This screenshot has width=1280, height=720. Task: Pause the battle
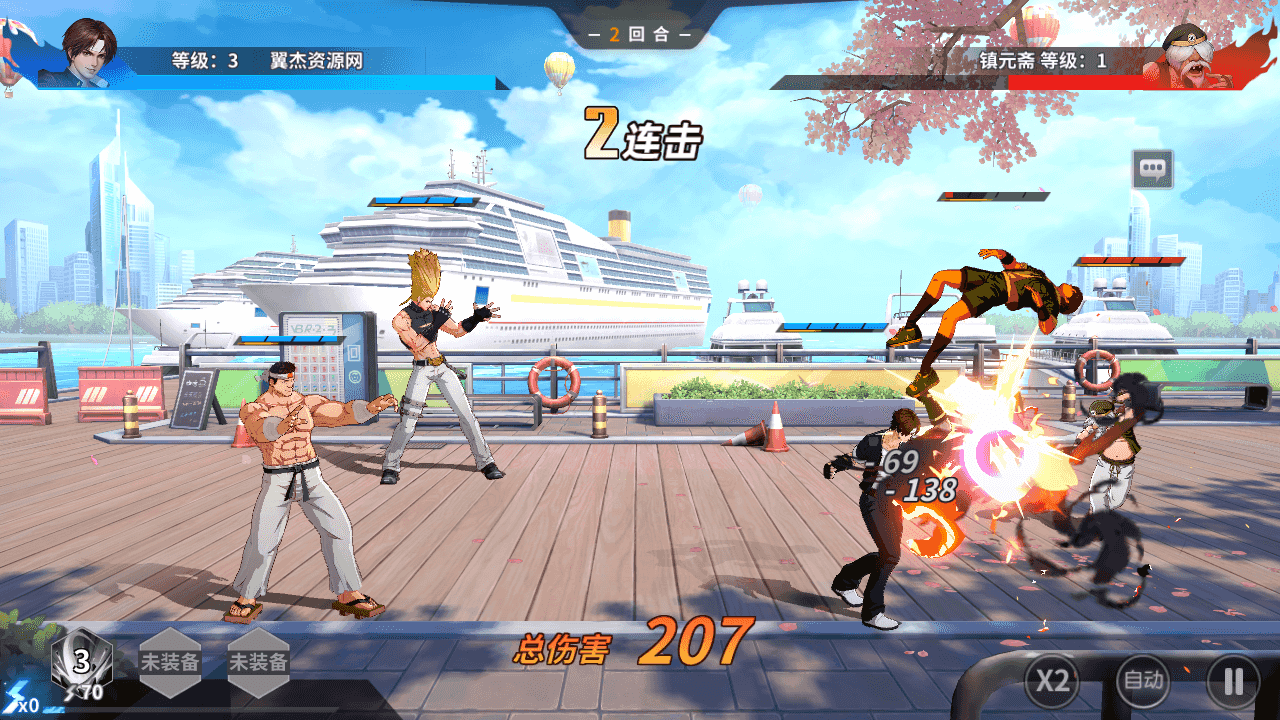tap(1233, 681)
